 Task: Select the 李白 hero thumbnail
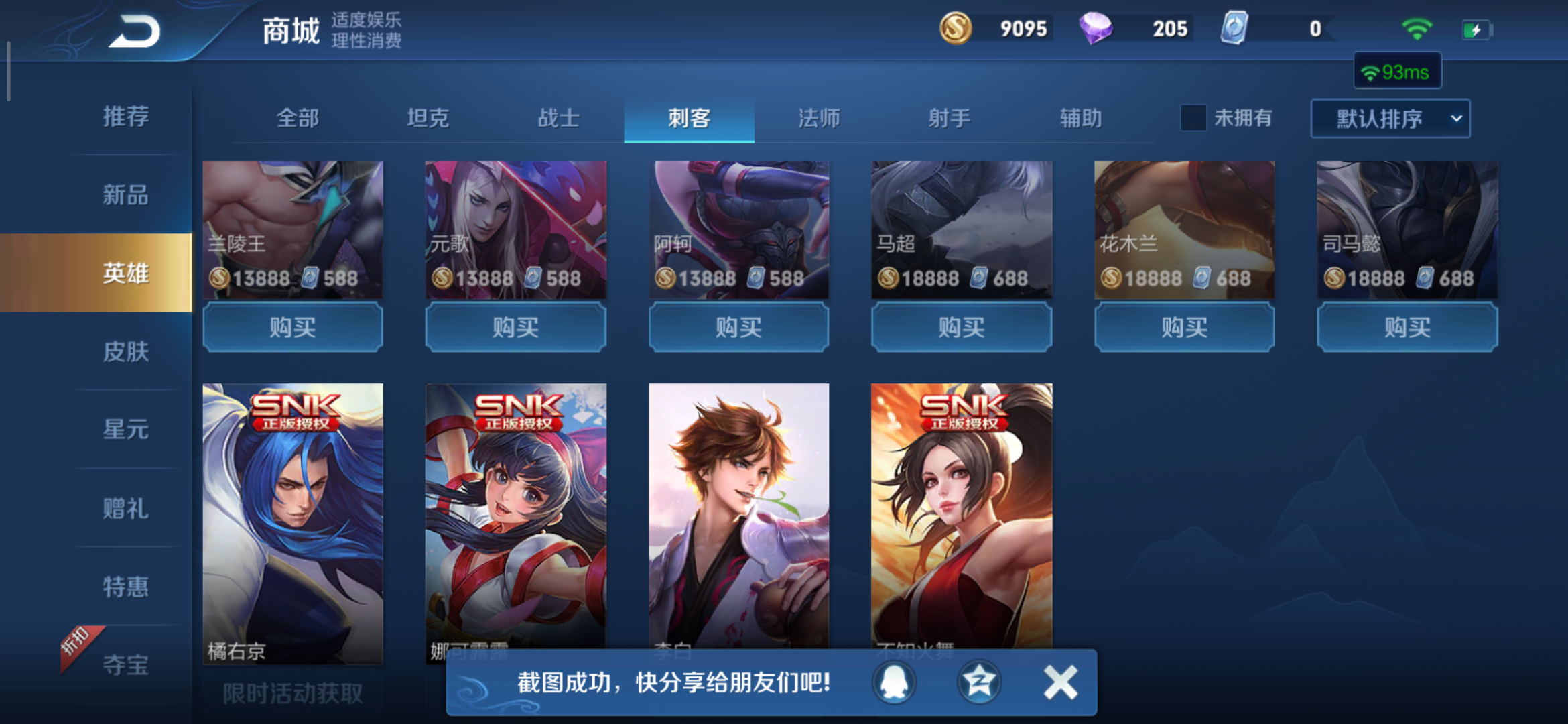(x=738, y=523)
